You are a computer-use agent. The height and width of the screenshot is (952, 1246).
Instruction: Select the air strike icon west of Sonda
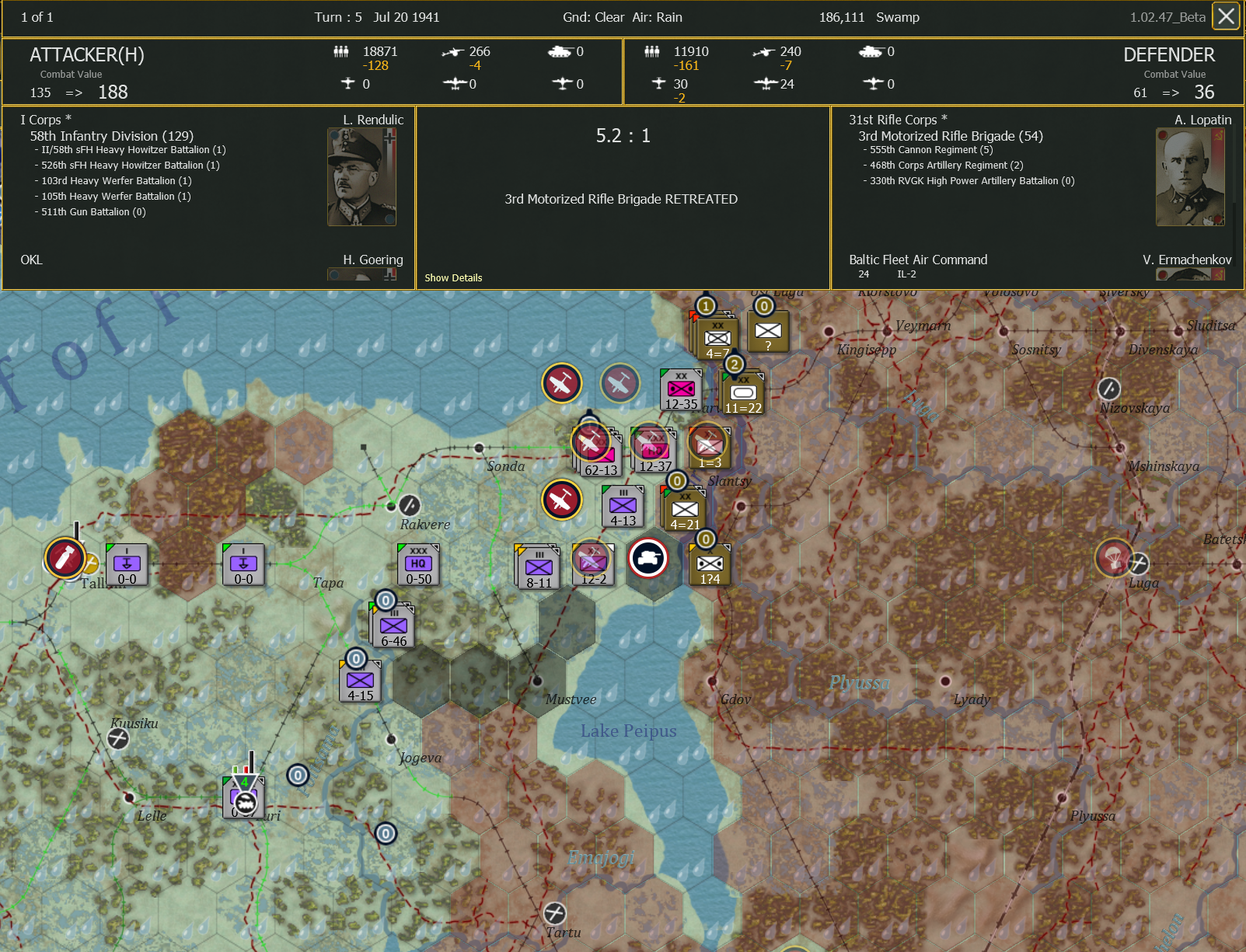click(562, 382)
